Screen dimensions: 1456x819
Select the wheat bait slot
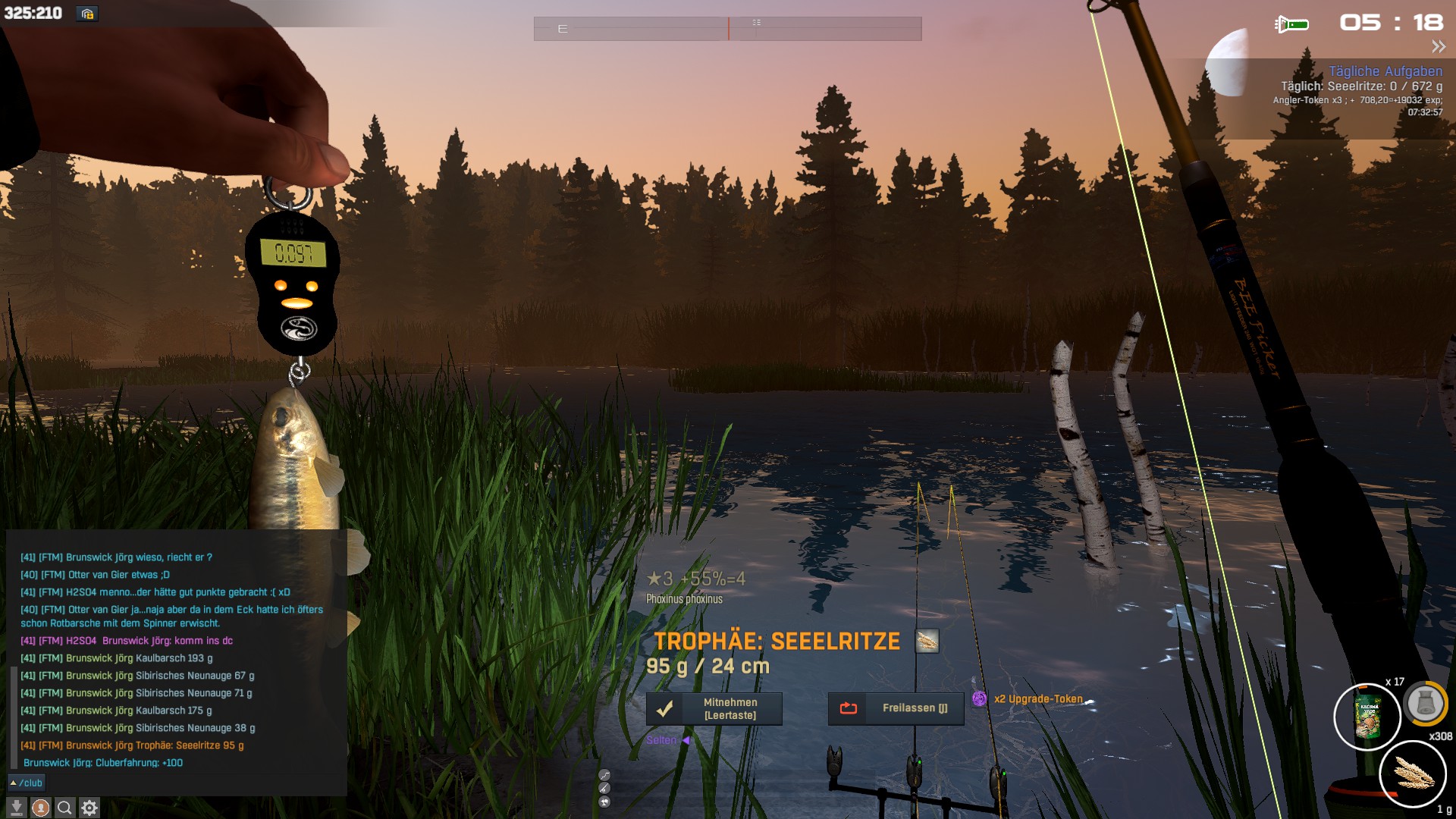tap(1413, 774)
